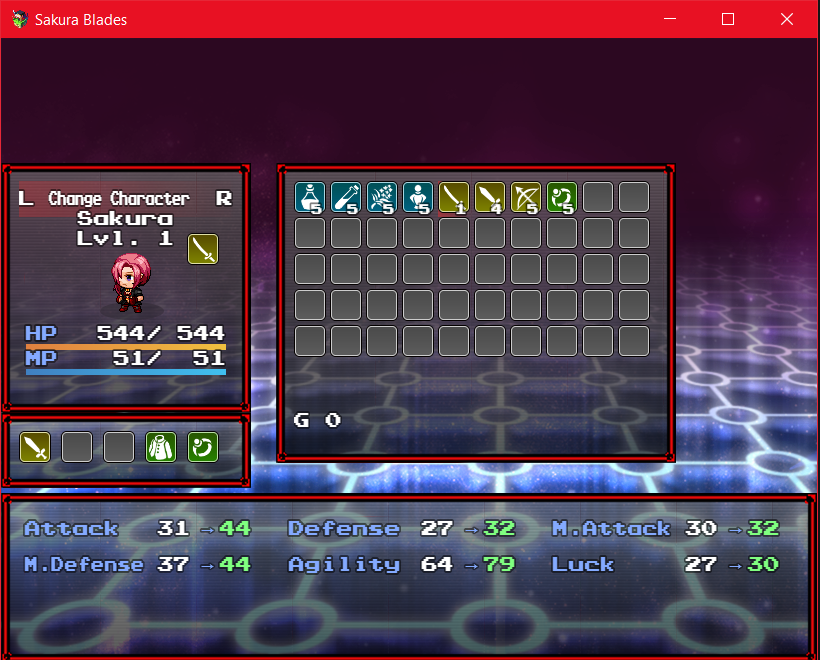Open the equipped sword weapon slot
The height and width of the screenshot is (660, 820).
coord(35,447)
